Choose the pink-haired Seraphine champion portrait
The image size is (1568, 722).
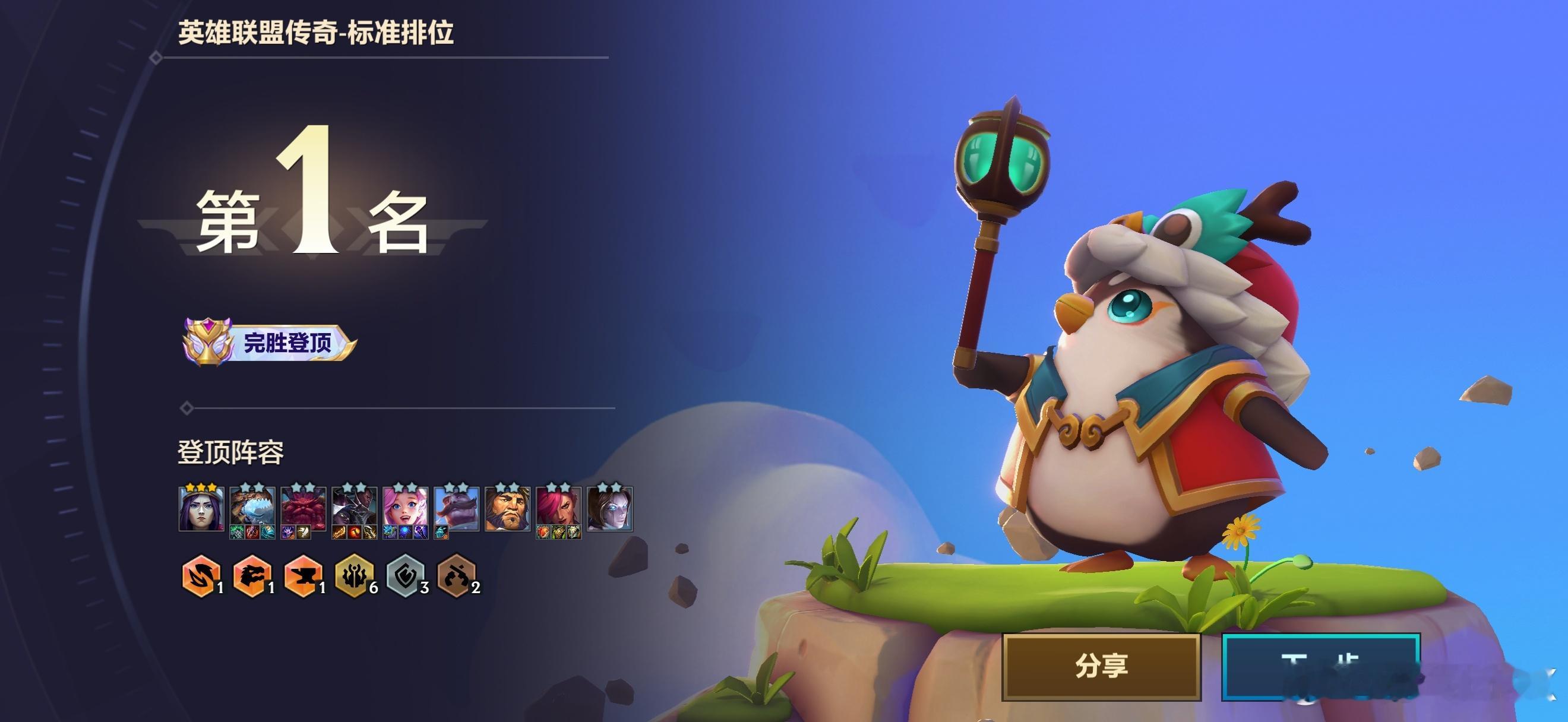pos(406,509)
